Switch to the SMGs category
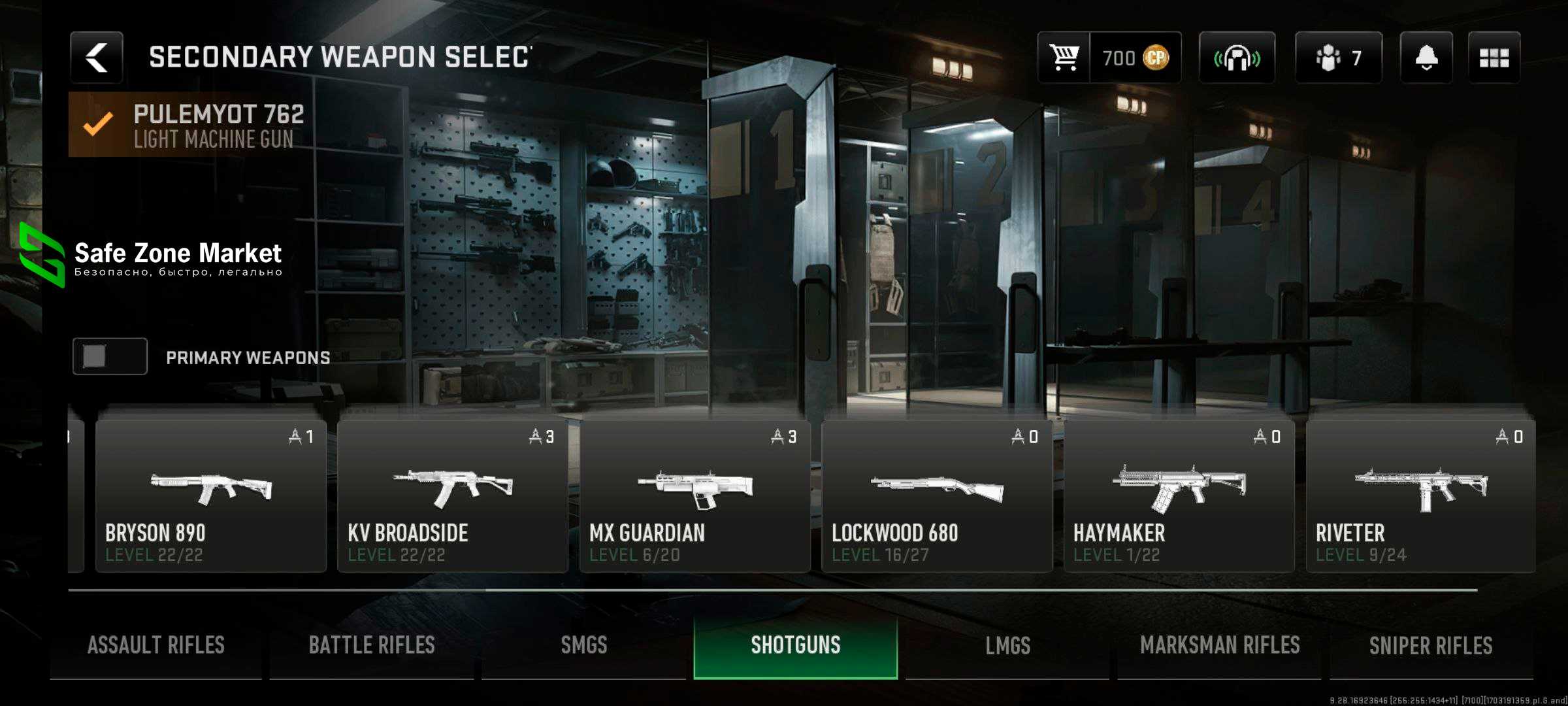 pos(584,646)
